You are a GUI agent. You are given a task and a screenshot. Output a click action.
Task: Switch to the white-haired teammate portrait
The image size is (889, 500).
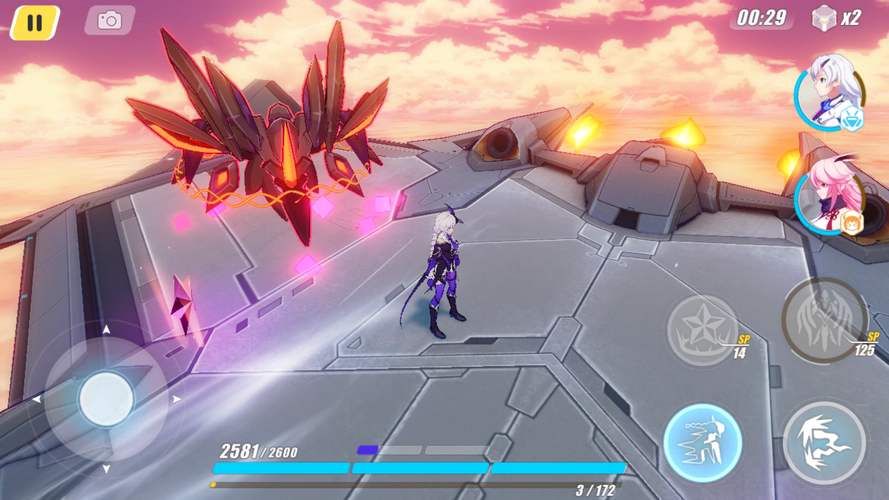click(x=831, y=93)
